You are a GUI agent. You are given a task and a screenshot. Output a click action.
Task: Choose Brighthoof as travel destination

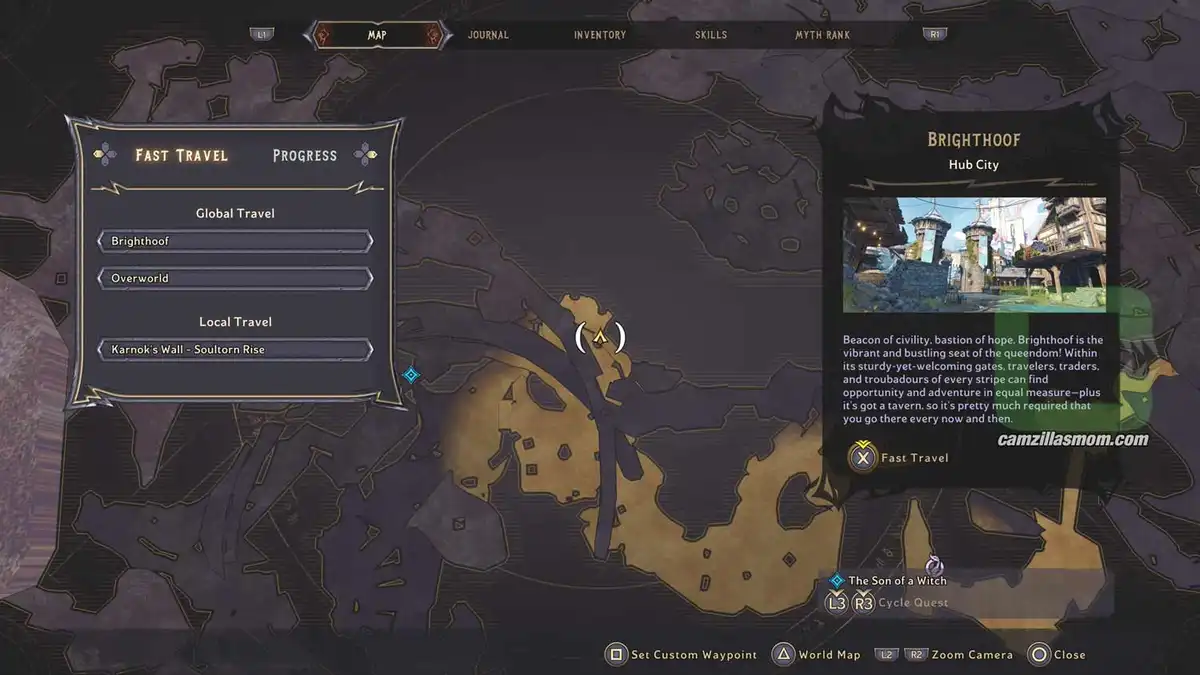235,241
